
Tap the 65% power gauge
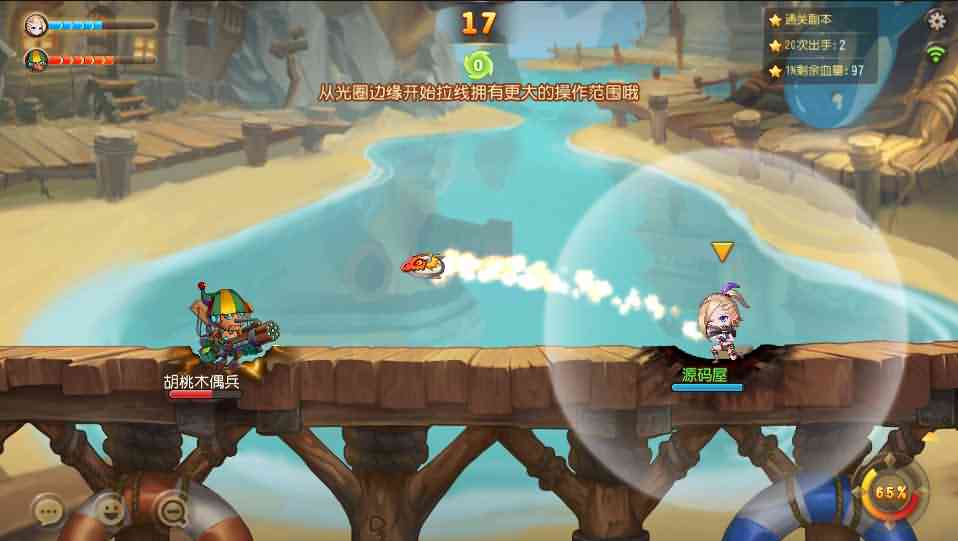pos(889,493)
